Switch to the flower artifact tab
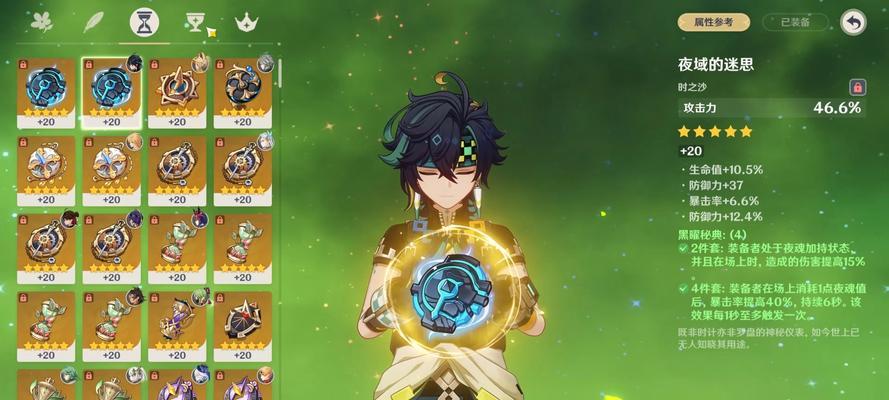Screen dimensions: 889x400 [x=41, y=22]
